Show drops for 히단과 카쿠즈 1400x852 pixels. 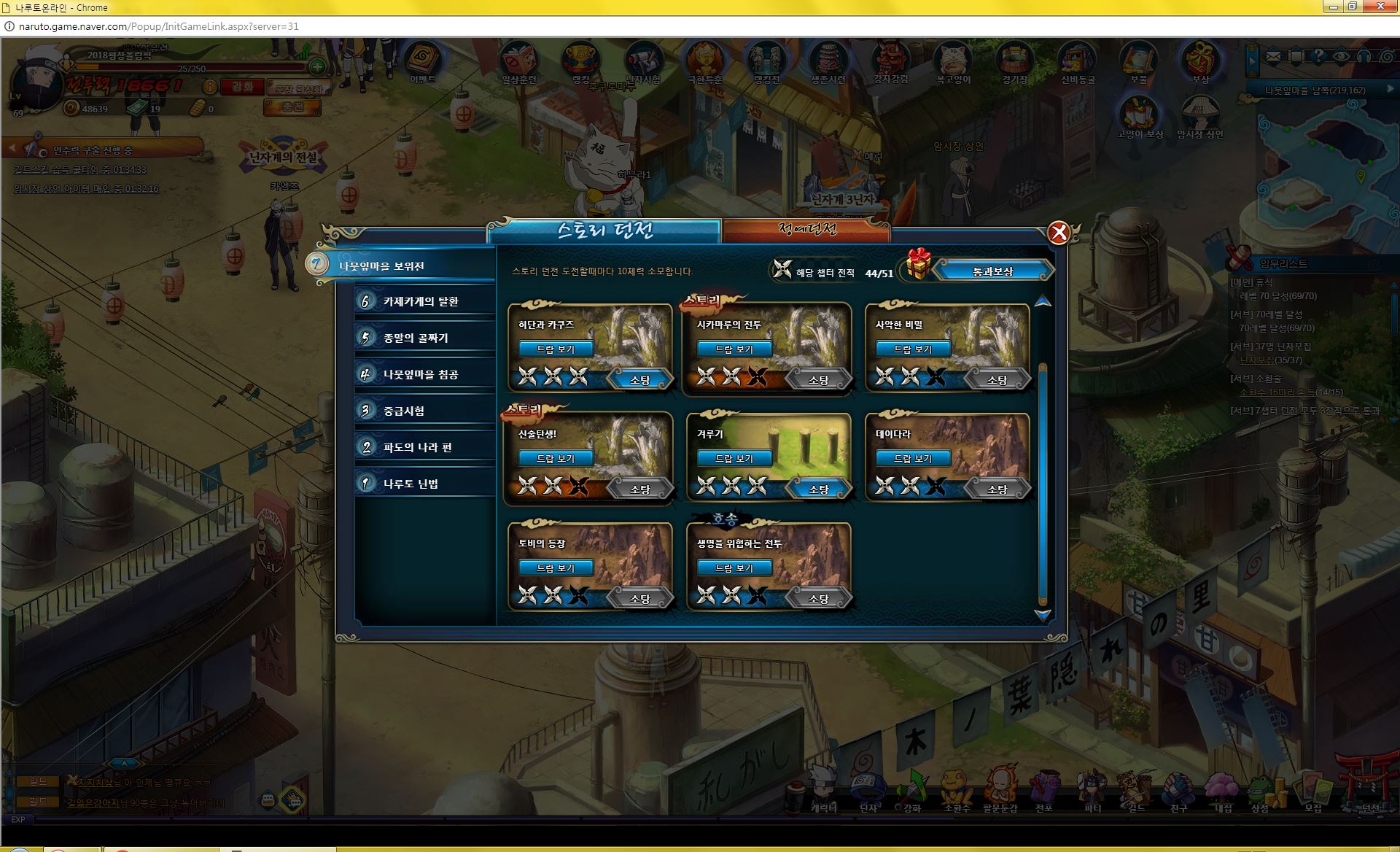556,349
